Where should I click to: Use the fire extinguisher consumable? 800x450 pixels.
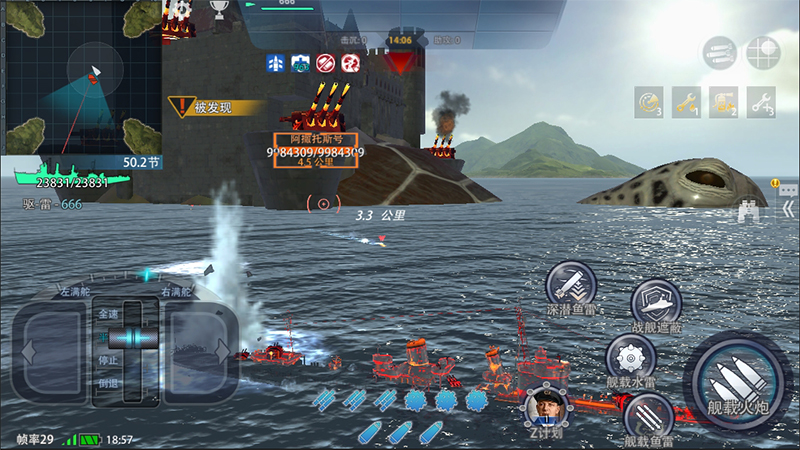click(x=723, y=100)
